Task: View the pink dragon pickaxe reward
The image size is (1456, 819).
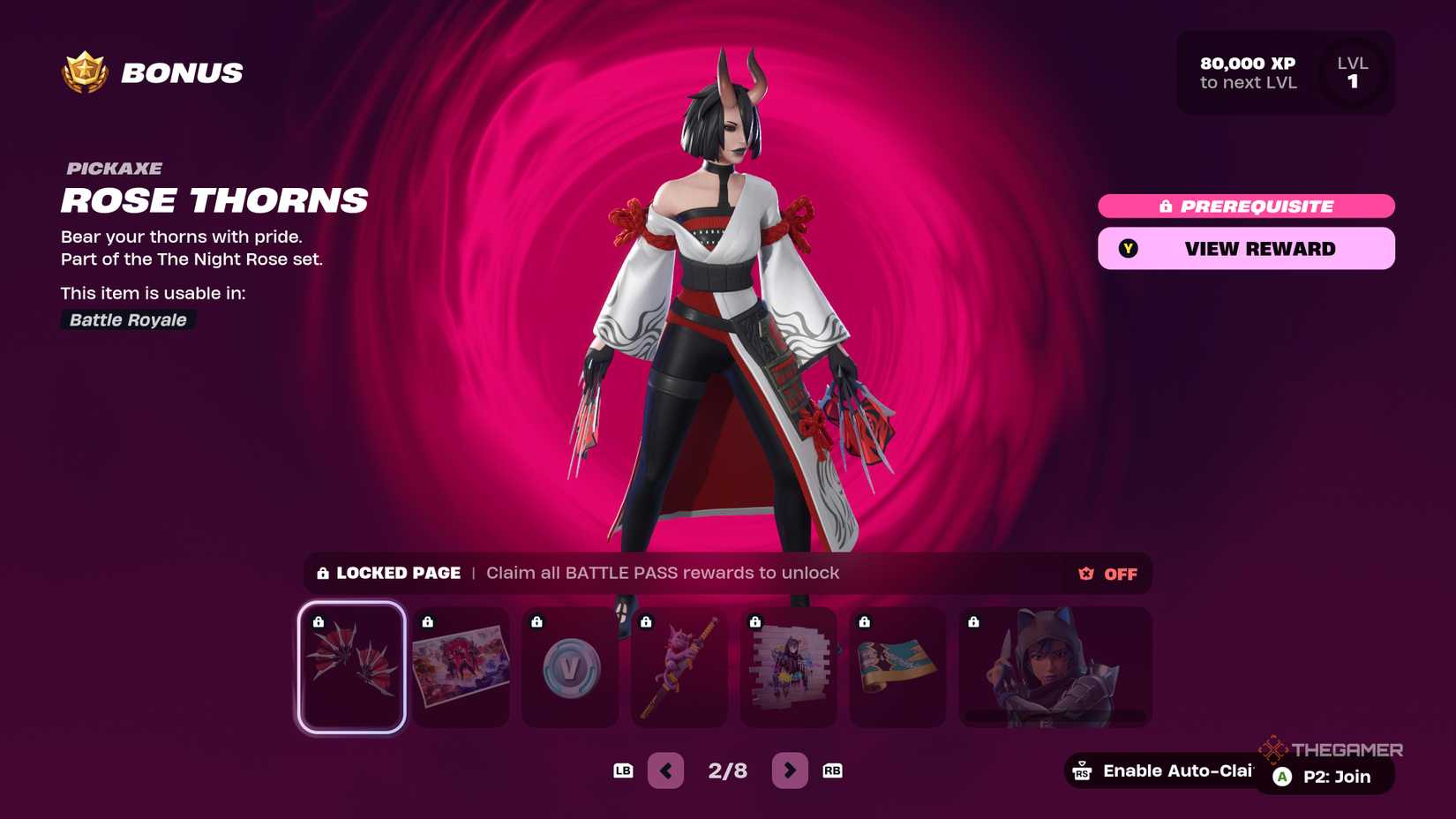Action: pyautogui.click(x=679, y=668)
